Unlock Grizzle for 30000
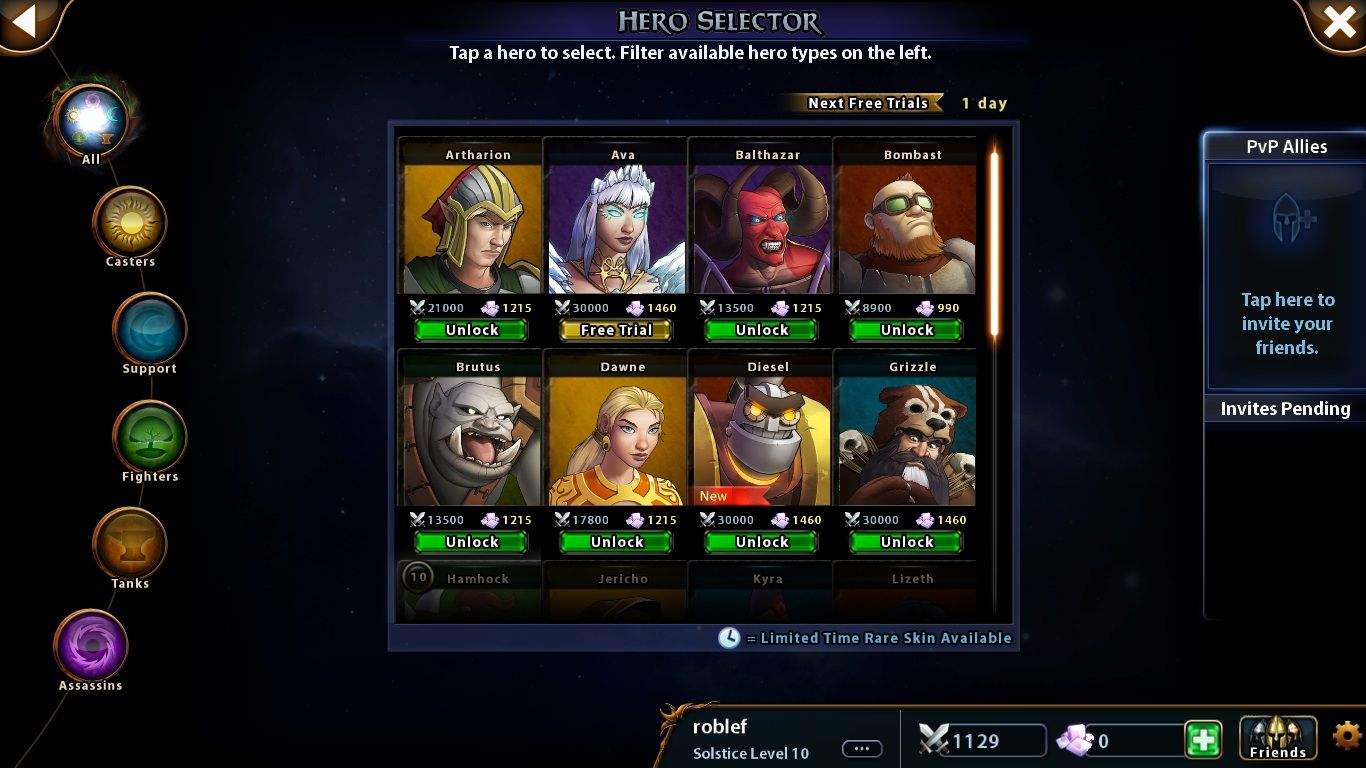Image resolution: width=1366 pixels, height=768 pixels. (906, 542)
